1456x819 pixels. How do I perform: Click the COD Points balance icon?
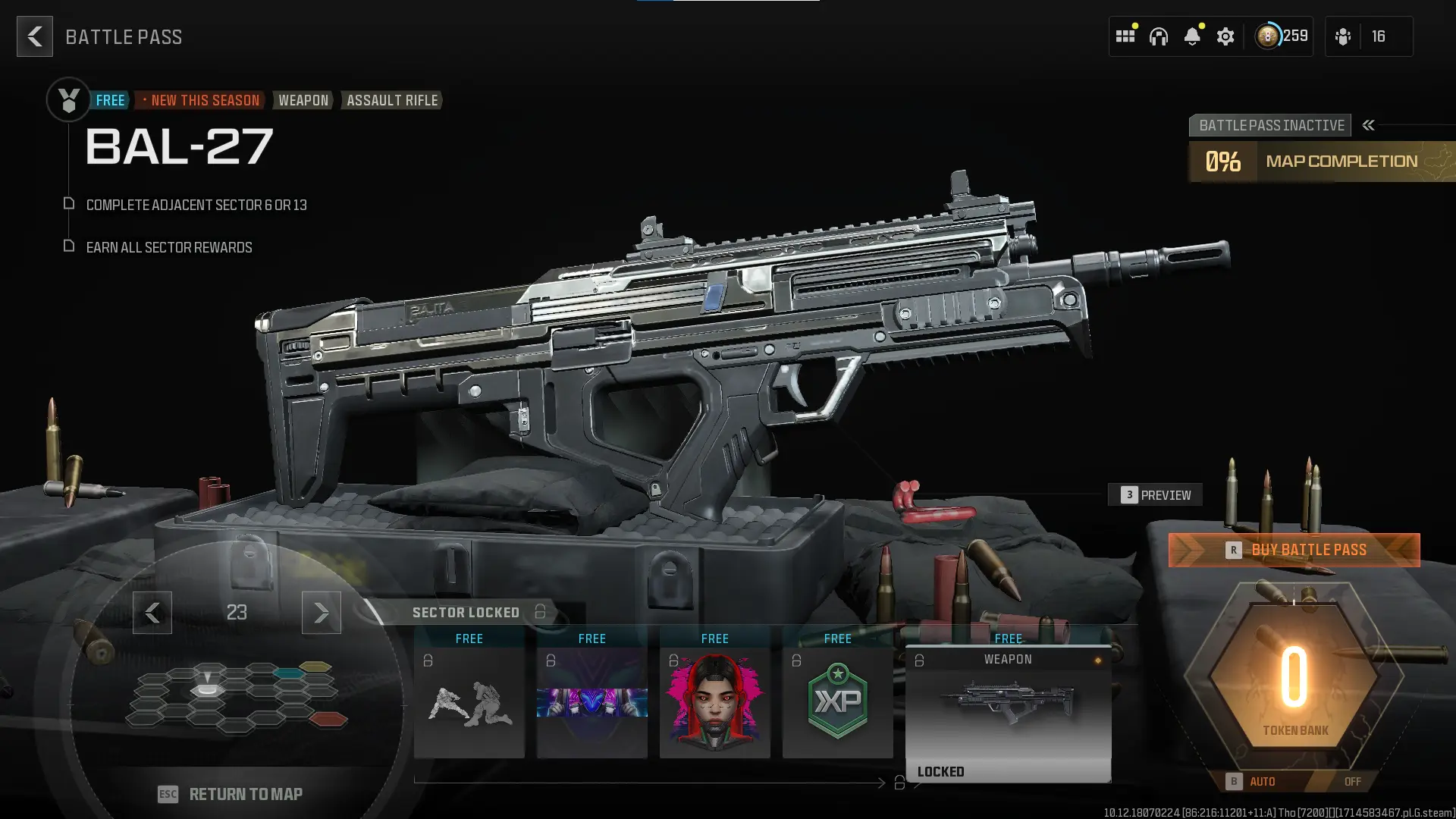coord(1267,36)
